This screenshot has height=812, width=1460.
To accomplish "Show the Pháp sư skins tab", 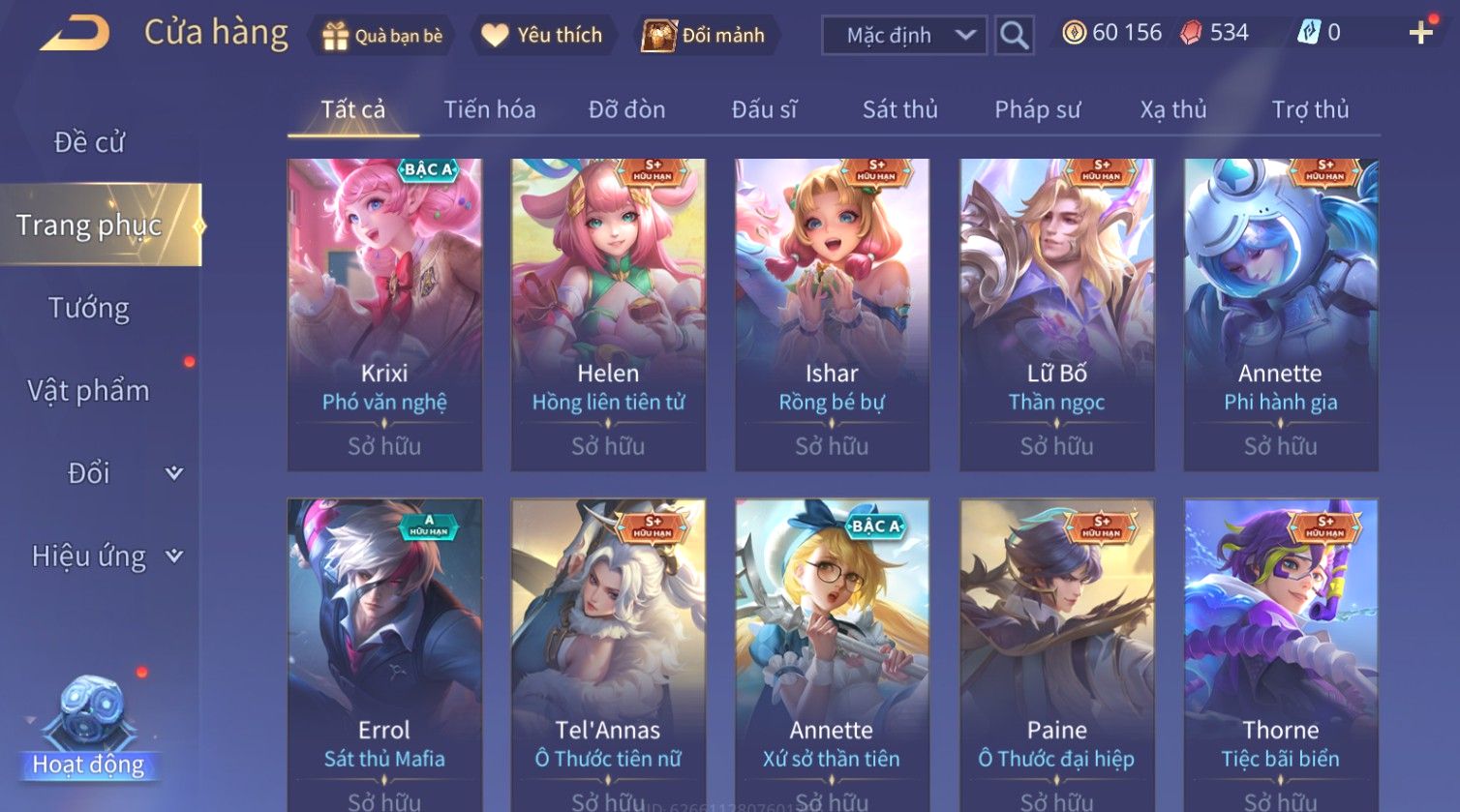I will click(x=1037, y=109).
